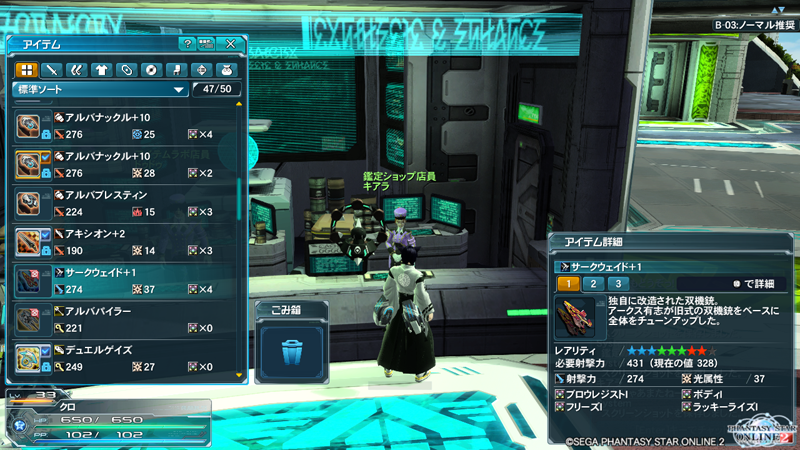This screenshot has width=800, height=450.
Task: Switch to the all-items grid tab
Action: (26, 70)
